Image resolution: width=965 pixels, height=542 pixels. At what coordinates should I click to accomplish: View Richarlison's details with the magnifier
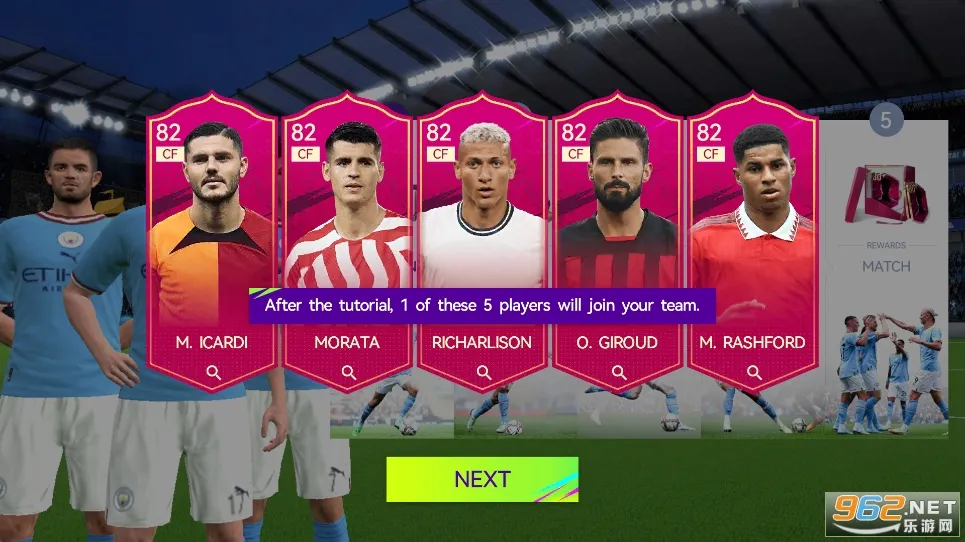point(483,373)
